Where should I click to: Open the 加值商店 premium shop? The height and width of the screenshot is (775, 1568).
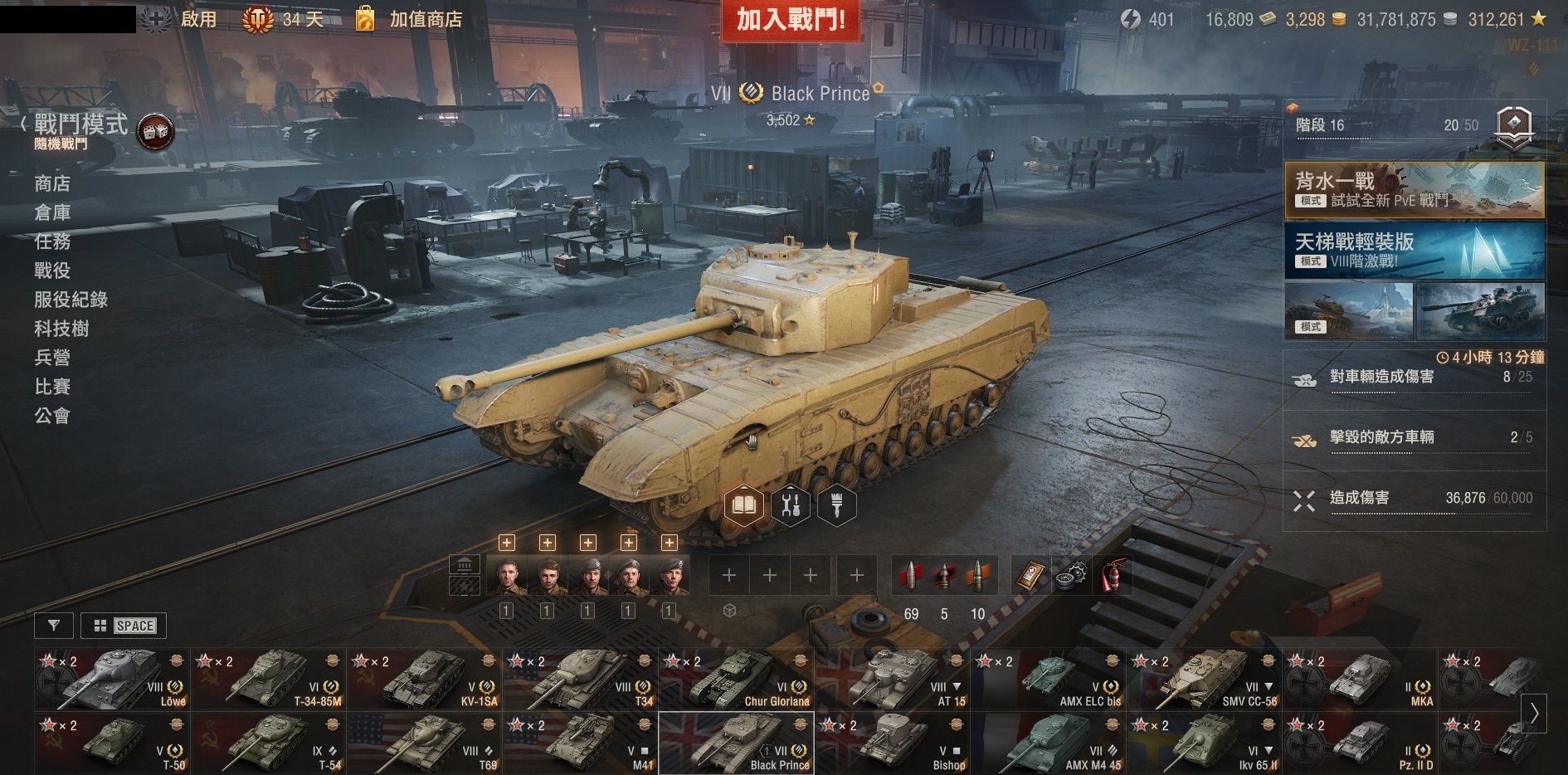click(425, 19)
